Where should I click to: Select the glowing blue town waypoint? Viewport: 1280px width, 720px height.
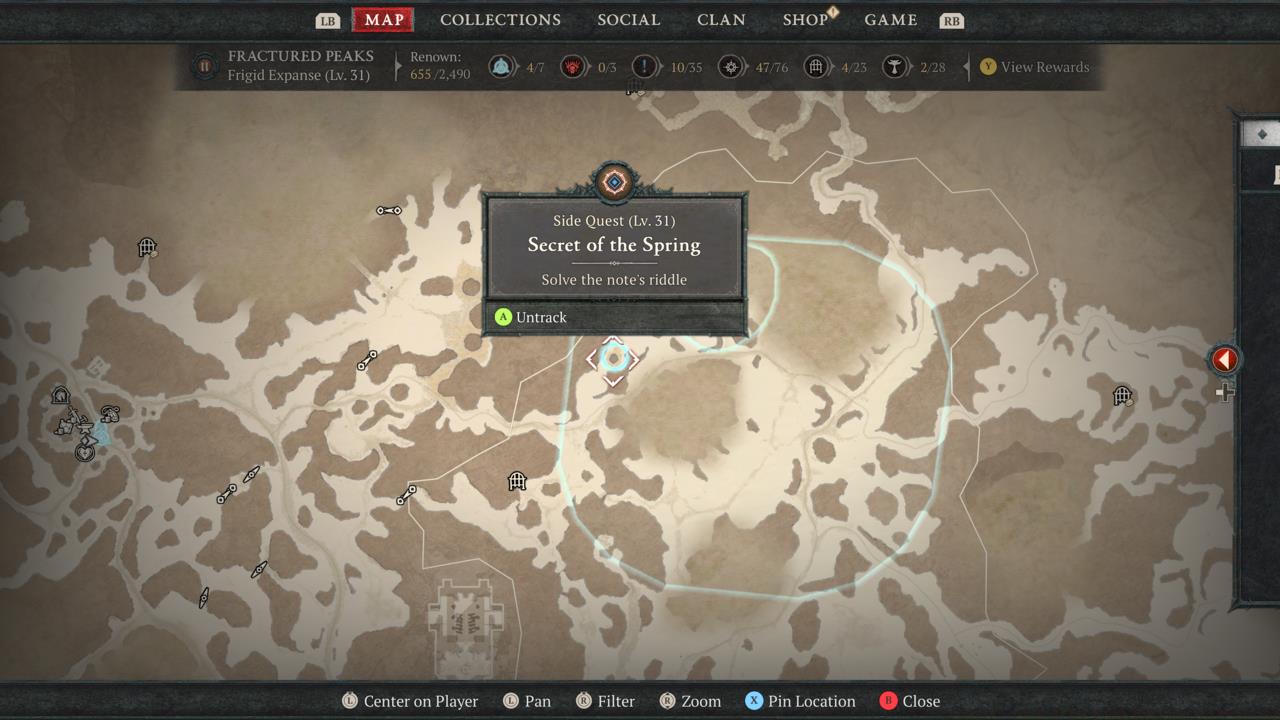(101, 433)
